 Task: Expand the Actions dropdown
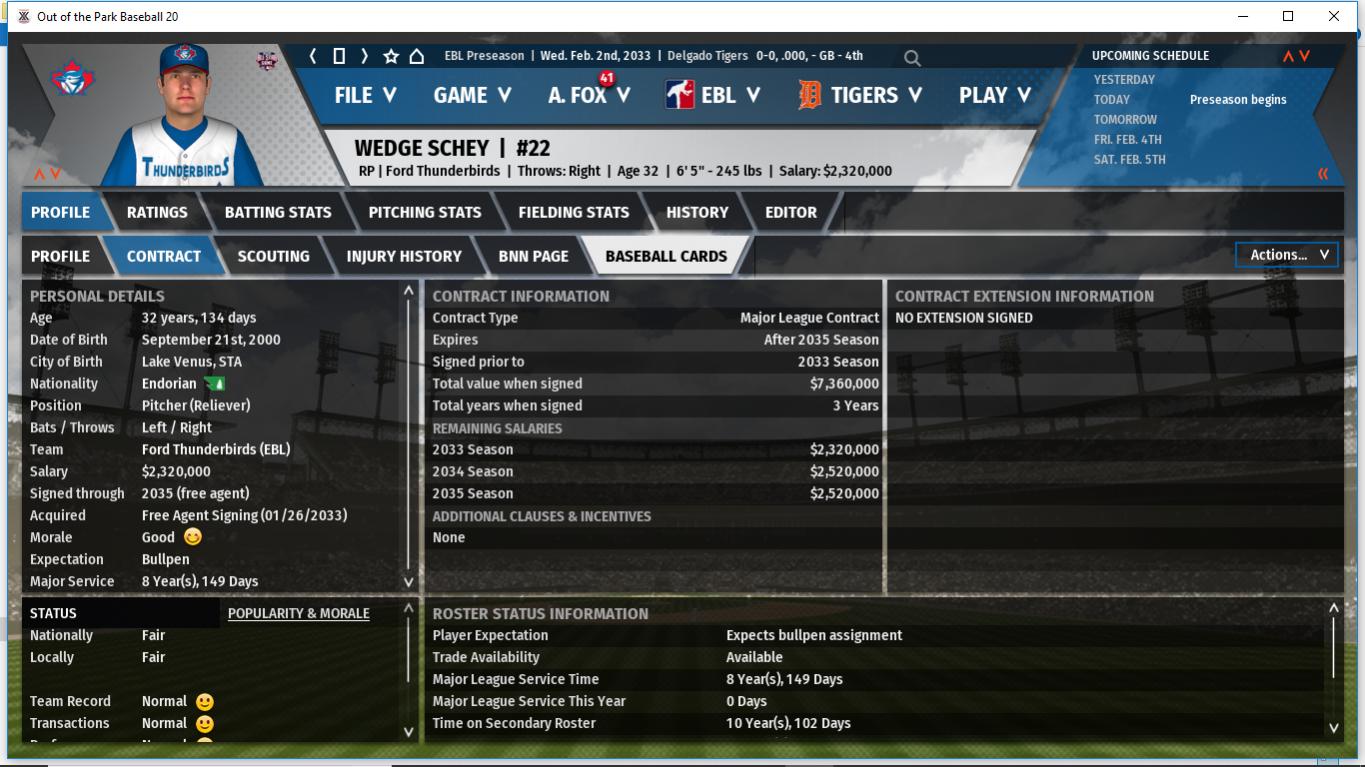[1287, 255]
